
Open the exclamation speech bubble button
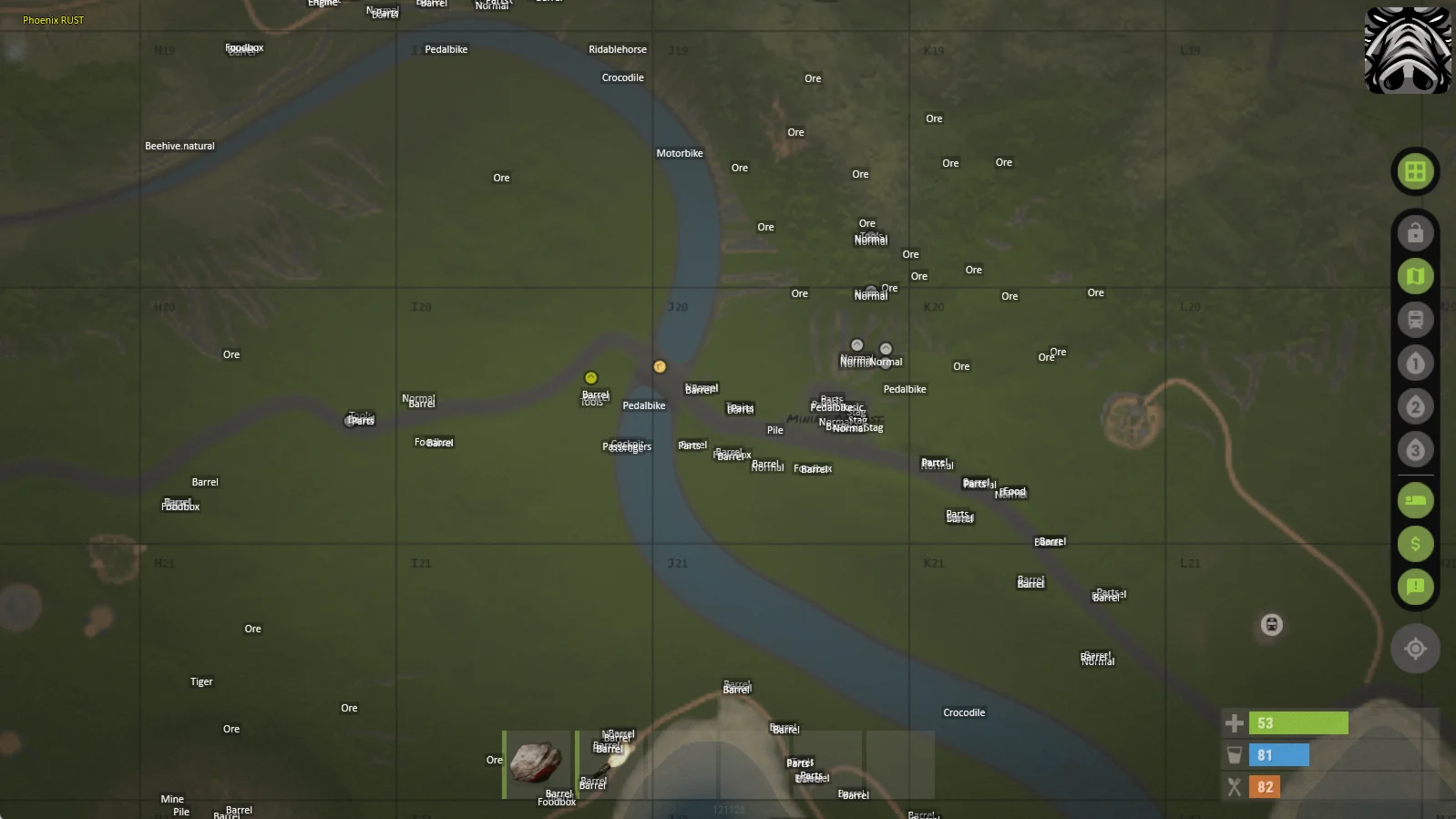tap(1415, 587)
